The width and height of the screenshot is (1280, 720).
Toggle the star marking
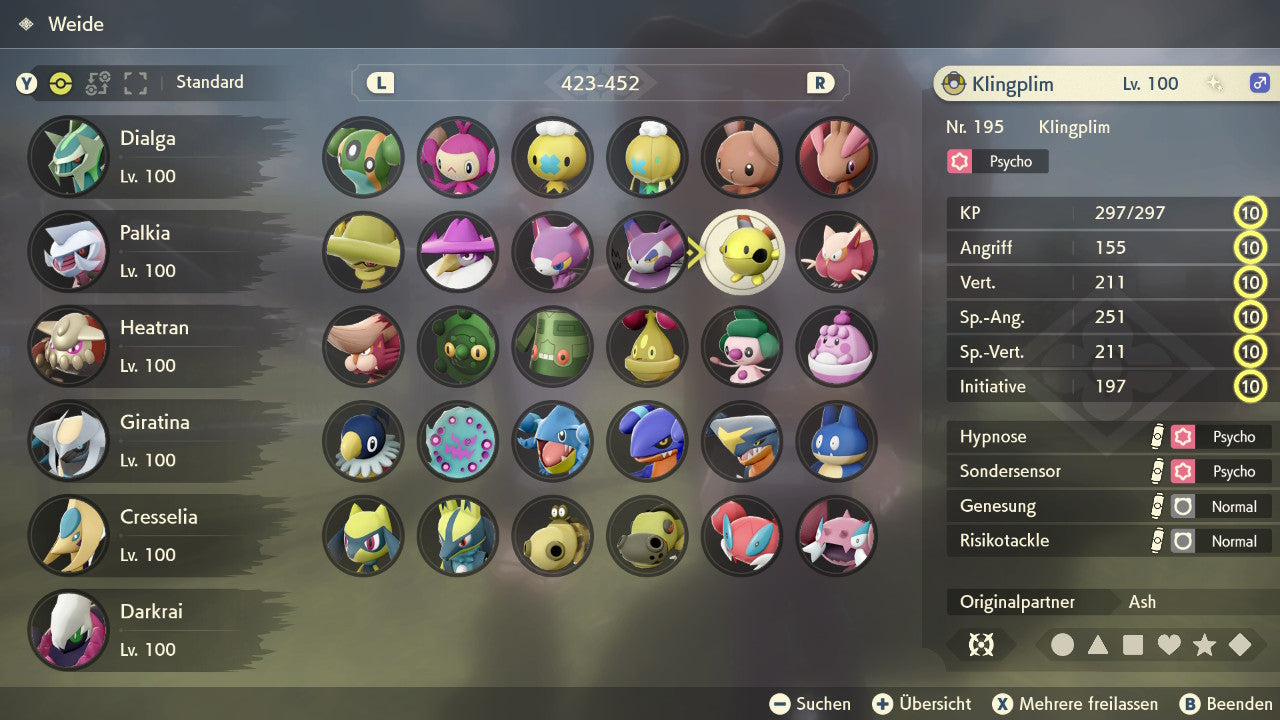point(1204,645)
